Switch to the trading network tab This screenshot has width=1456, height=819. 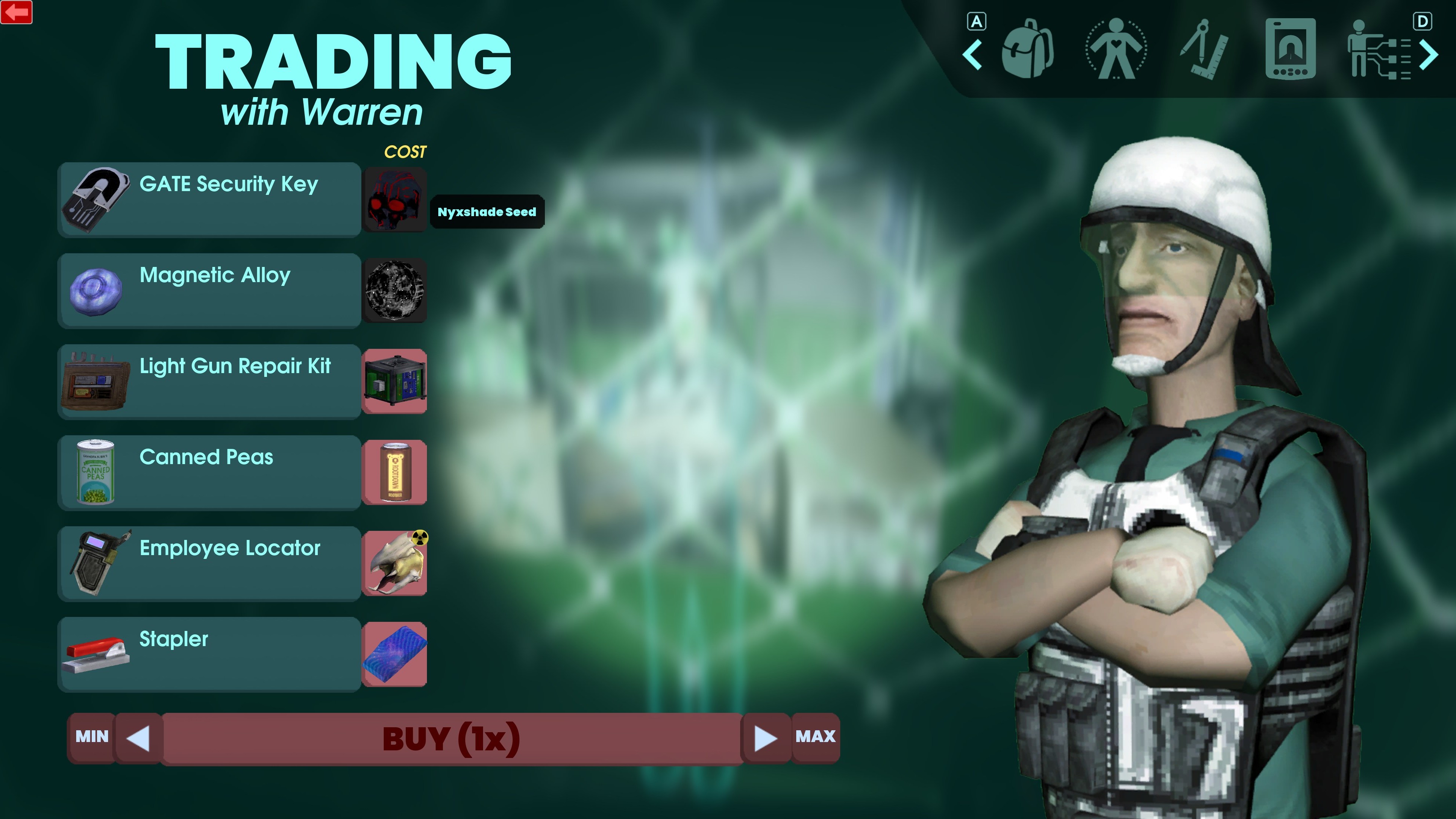click(1380, 53)
